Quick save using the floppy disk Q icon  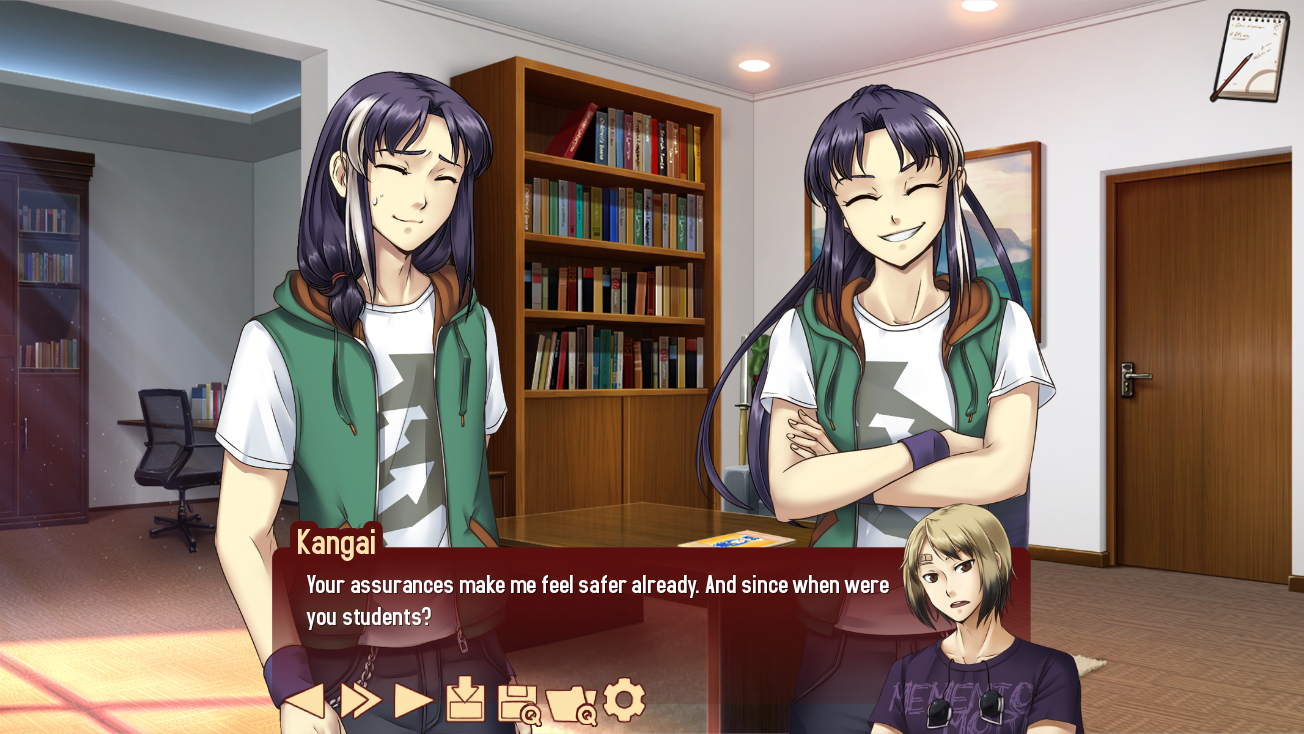pos(519,702)
